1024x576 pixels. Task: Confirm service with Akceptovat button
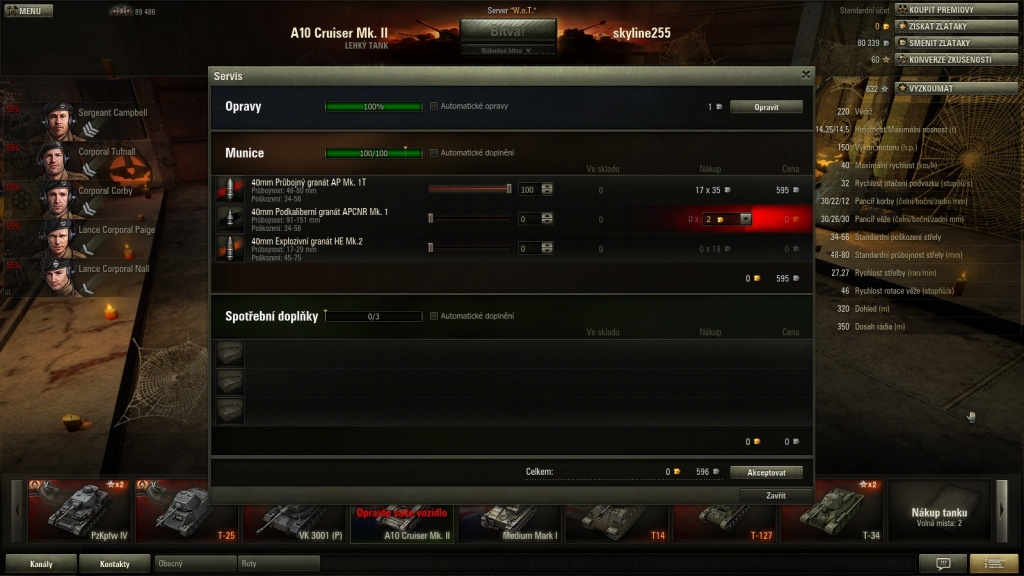click(x=766, y=472)
